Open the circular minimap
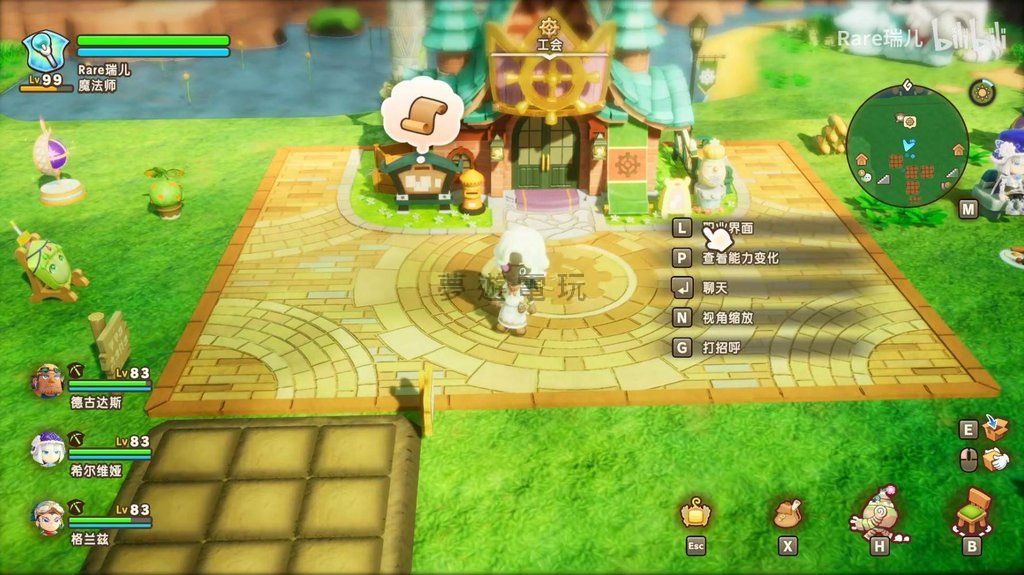This screenshot has height=575, width=1024. pos(906,145)
